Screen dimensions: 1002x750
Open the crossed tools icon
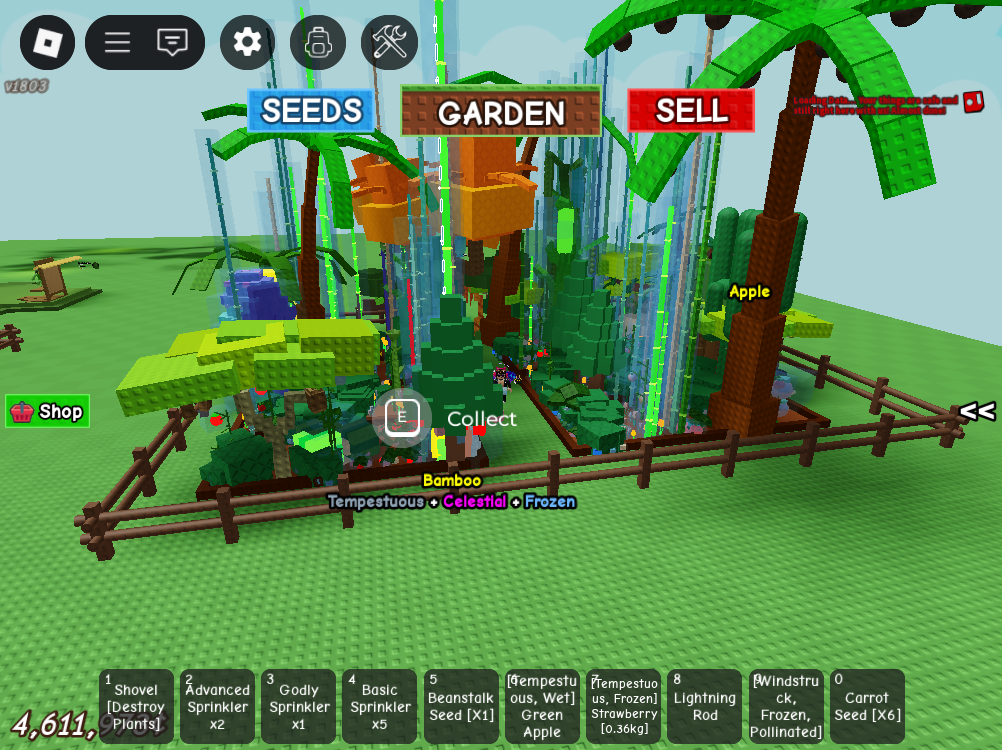pos(389,42)
